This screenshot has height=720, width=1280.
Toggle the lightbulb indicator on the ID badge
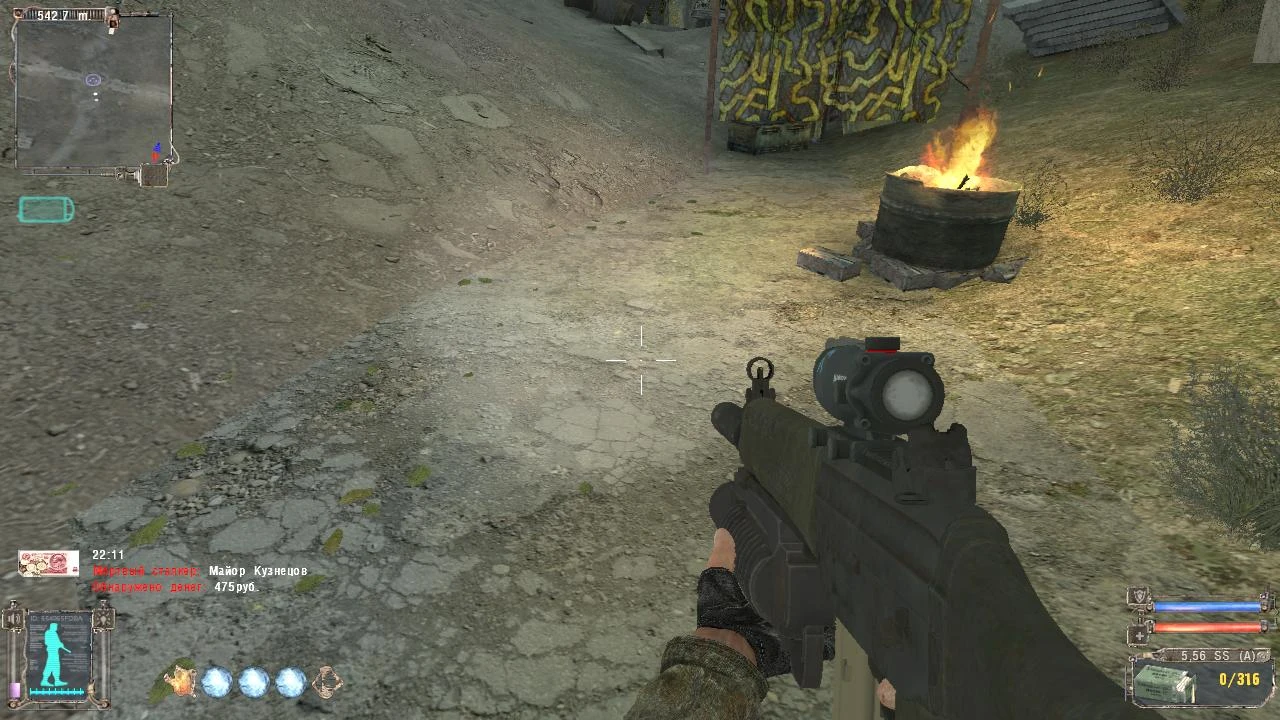[x=104, y=617]
